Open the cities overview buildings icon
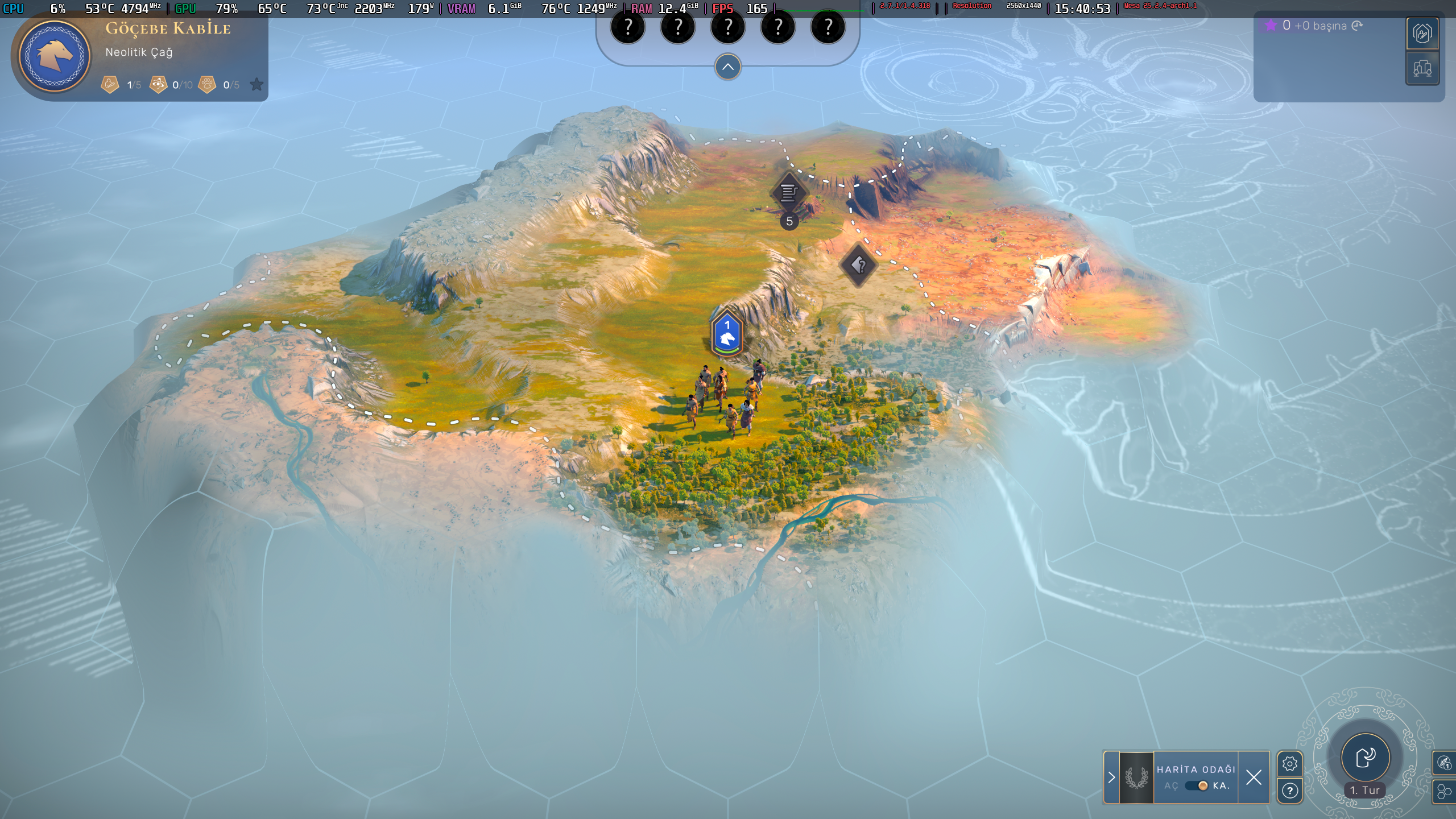The image size is (1456, 819). click(1422, 69)
